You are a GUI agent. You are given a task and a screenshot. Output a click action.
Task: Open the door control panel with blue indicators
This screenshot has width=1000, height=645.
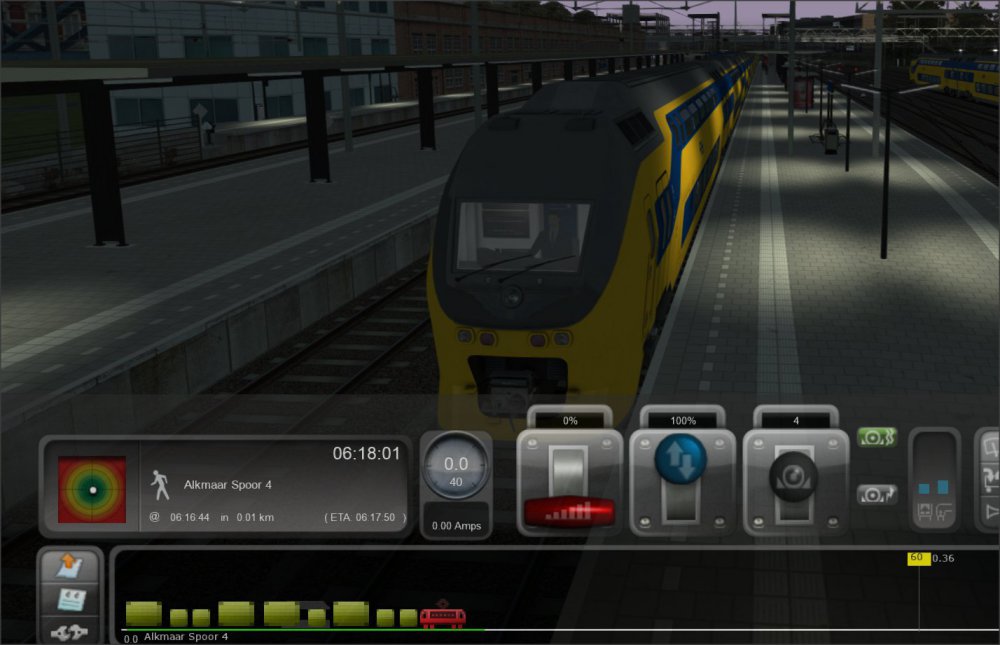click(935, 480)
